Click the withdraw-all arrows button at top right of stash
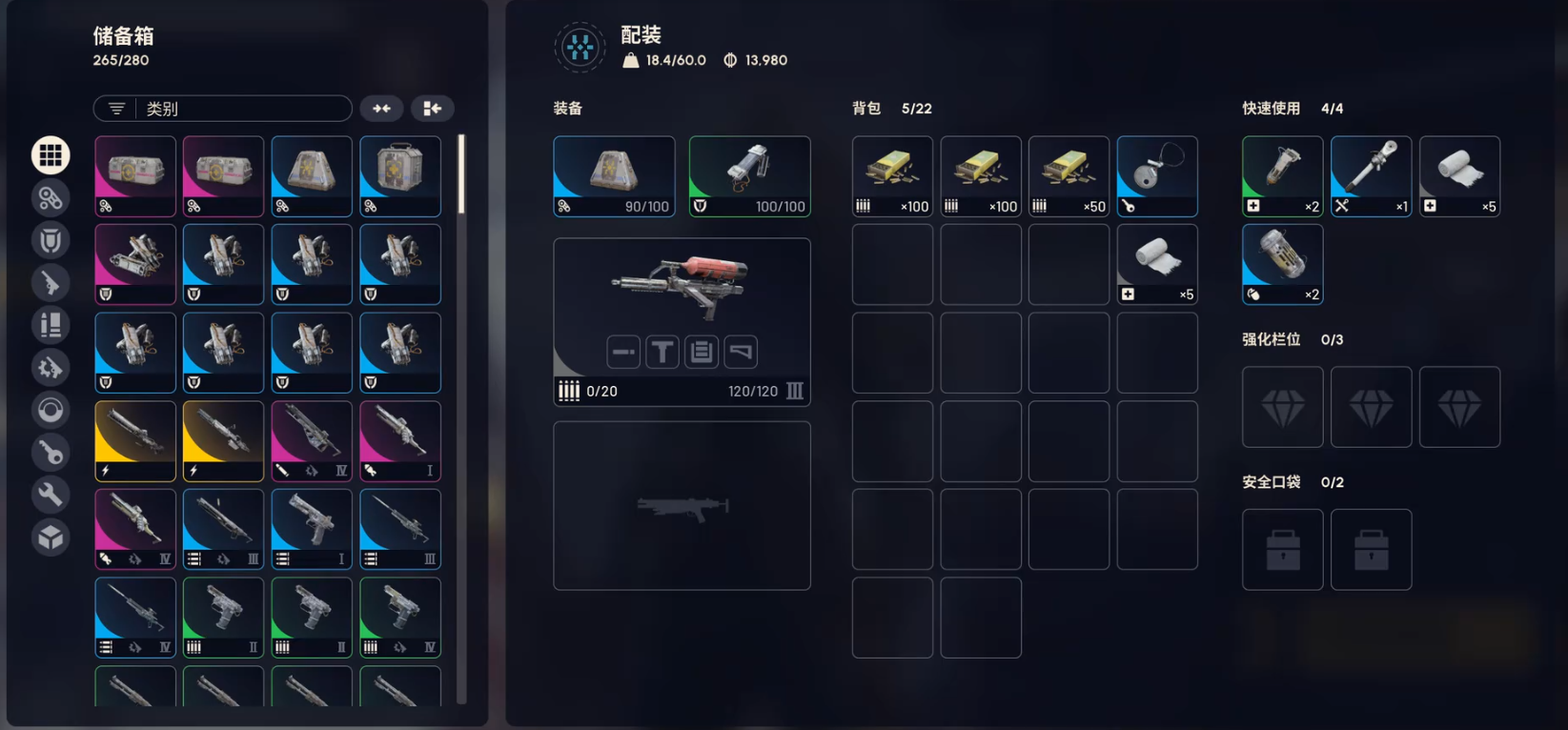 433,108
